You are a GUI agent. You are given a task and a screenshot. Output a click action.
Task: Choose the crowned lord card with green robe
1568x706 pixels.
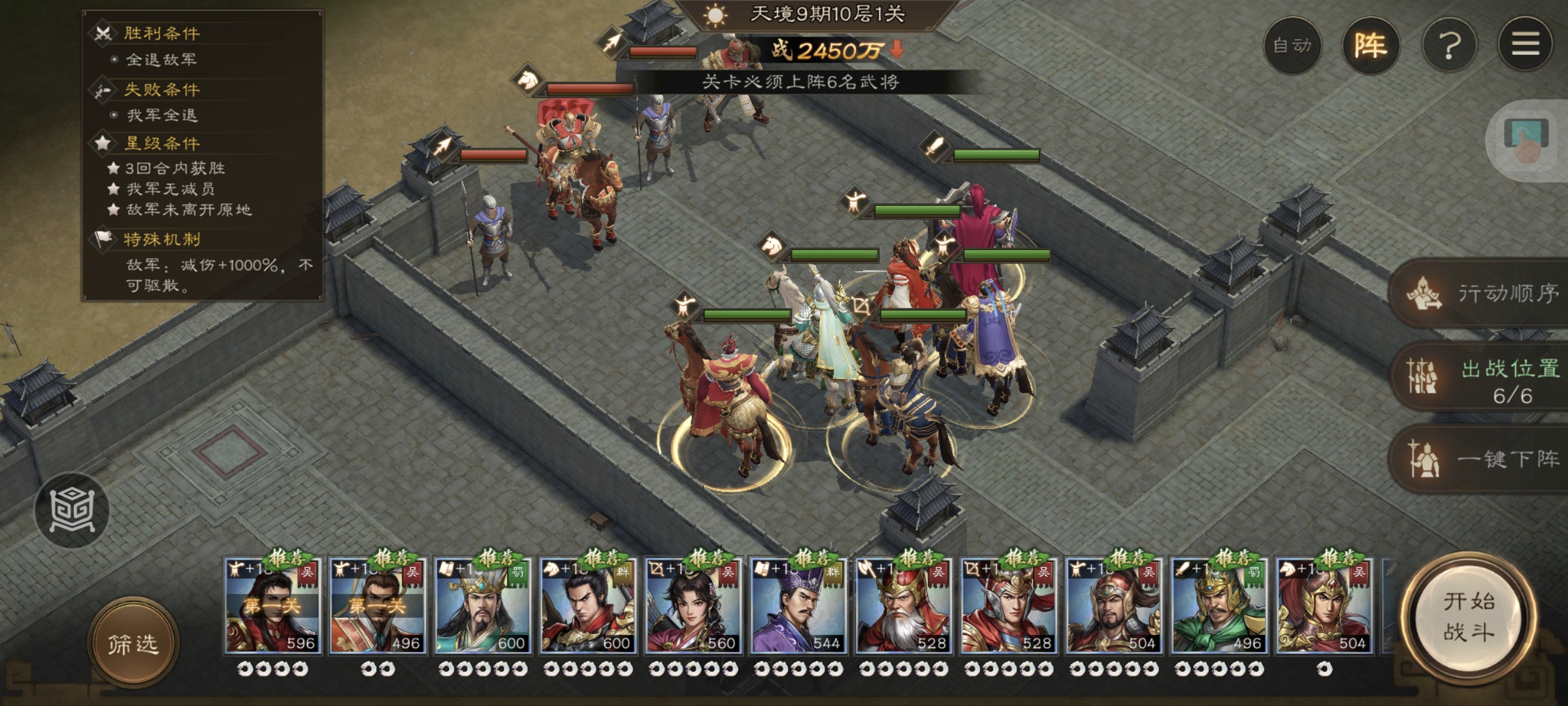point(483,606)
